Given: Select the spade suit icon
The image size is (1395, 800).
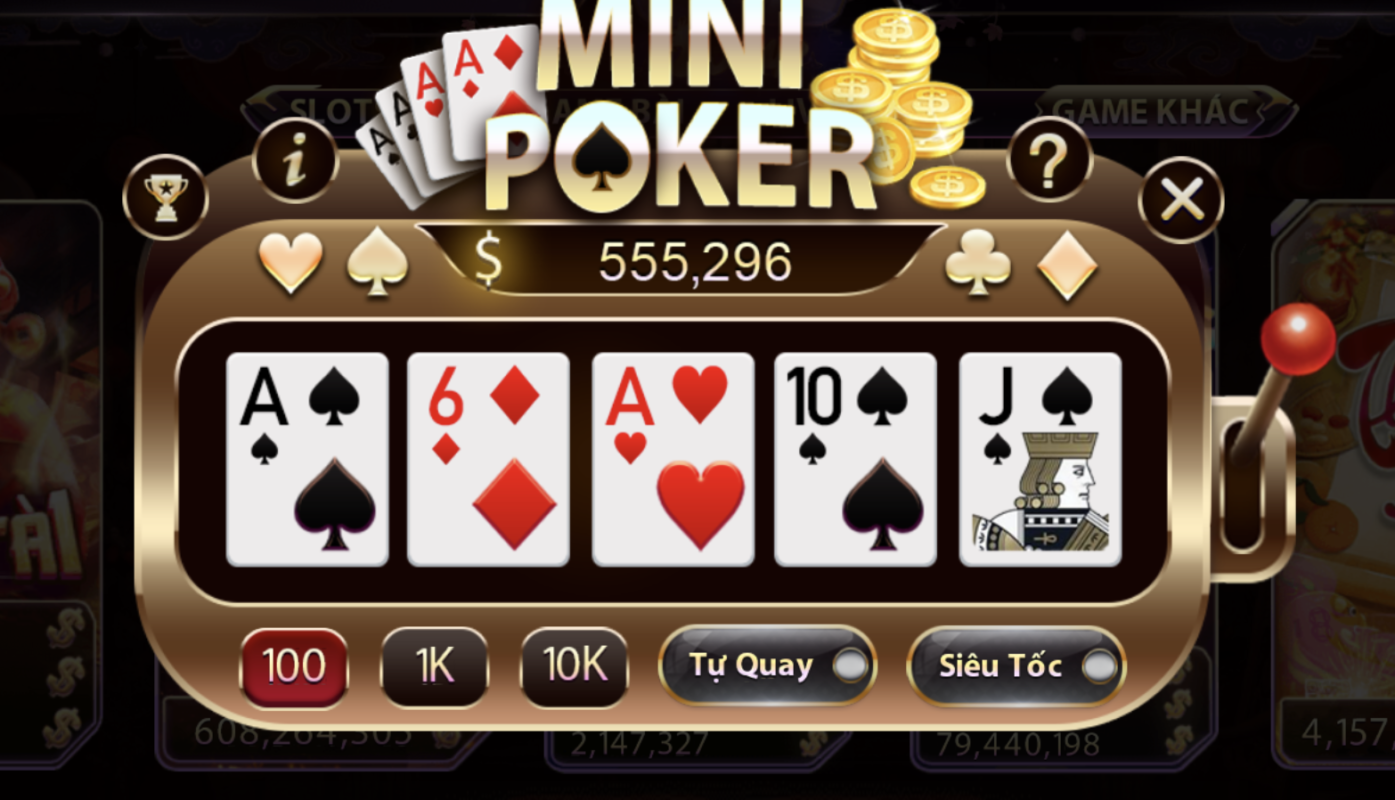Looking at the screenshot, I should 377,262.
